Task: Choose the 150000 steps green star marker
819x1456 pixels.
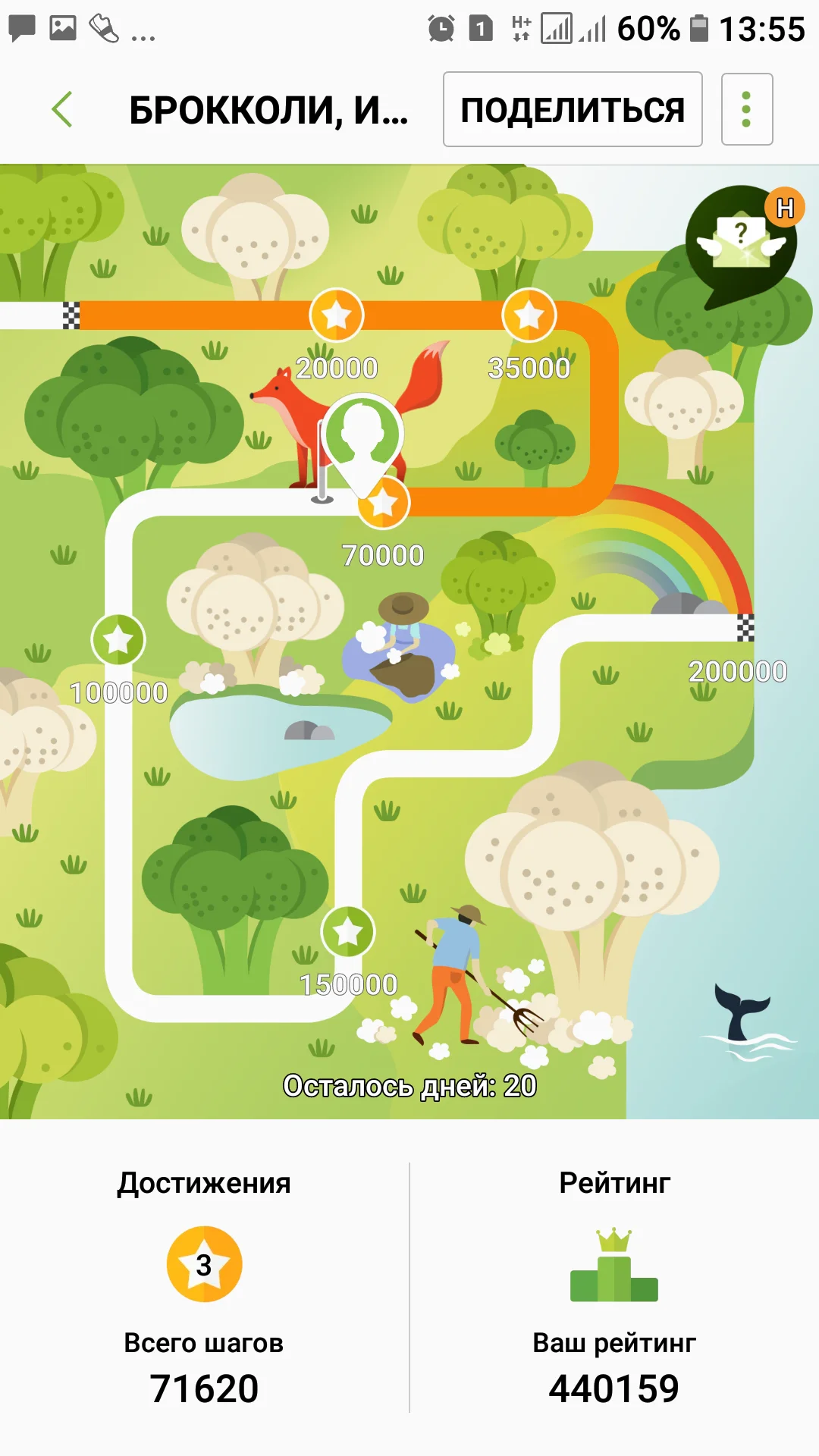Action: (x=348, y=931)
